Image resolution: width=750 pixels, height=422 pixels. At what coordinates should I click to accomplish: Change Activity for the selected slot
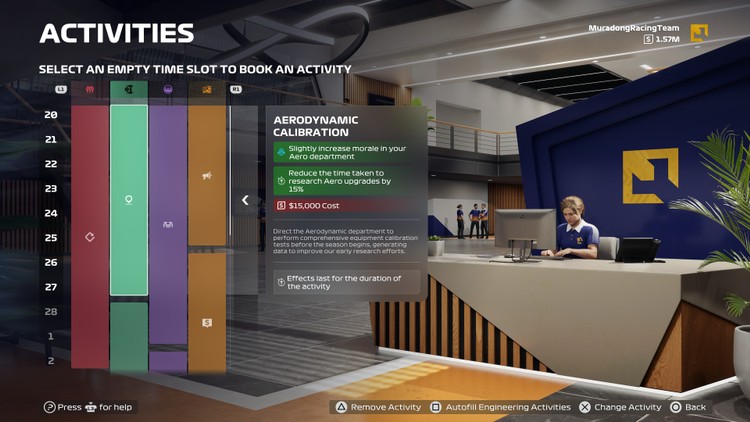point(620,408)
